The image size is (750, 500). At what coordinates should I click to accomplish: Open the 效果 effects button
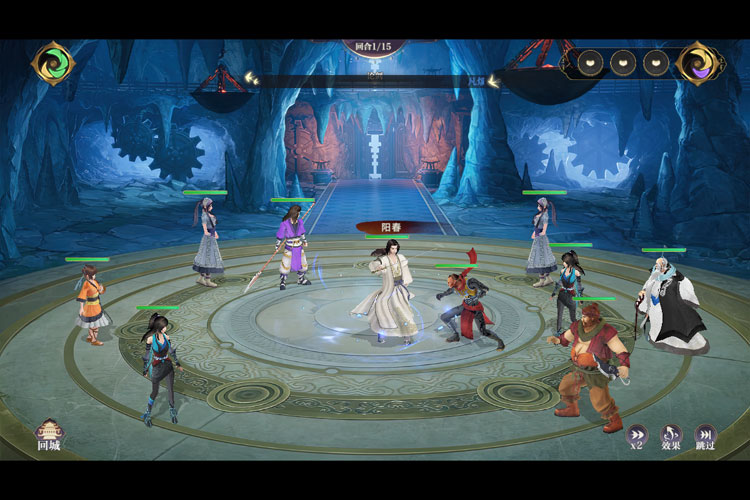point(670,435)
